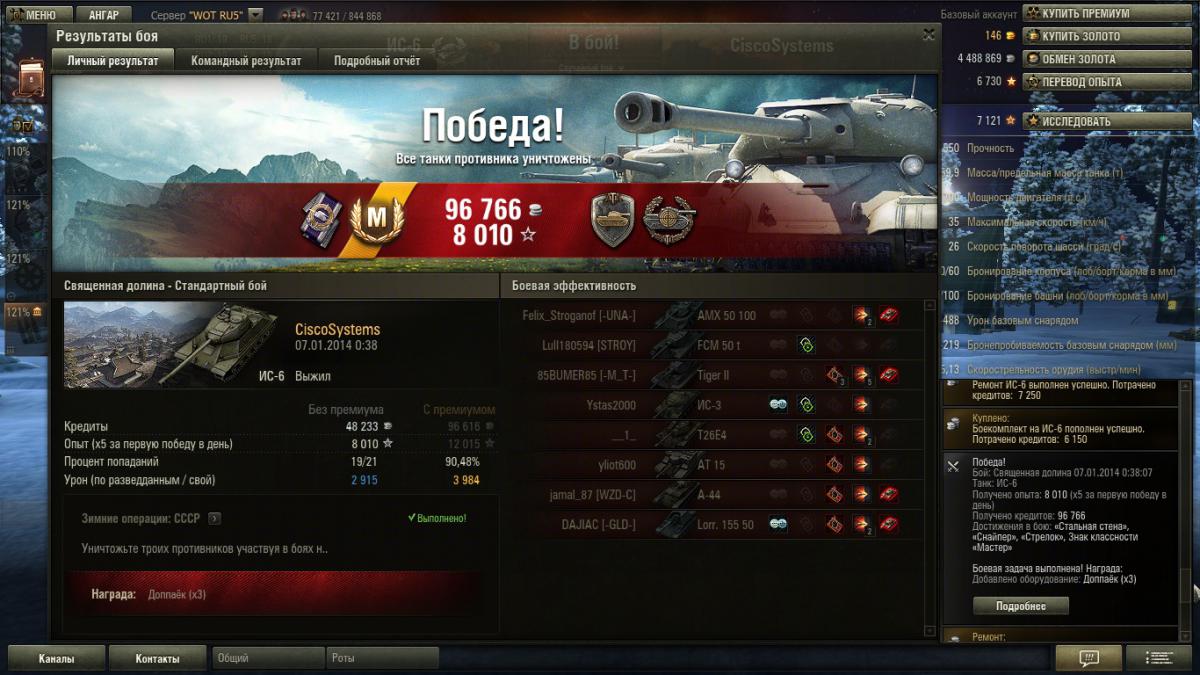Select the Роты channel tab
1200x675 pixels.
382,659
